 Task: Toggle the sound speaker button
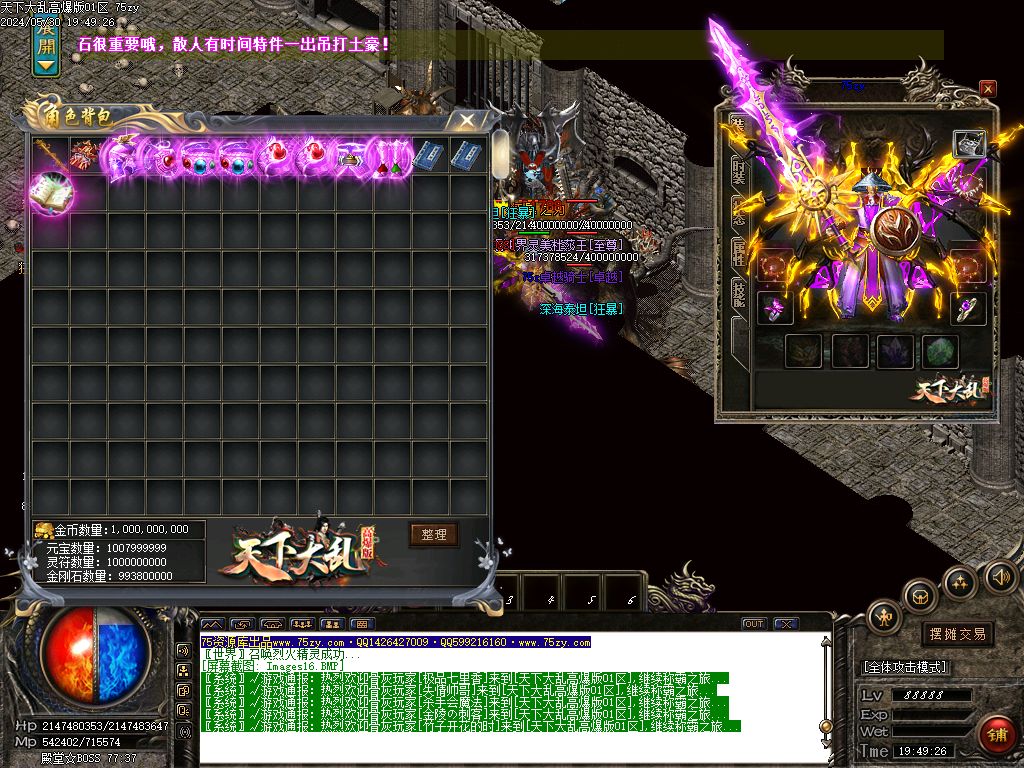pos(999,576)
